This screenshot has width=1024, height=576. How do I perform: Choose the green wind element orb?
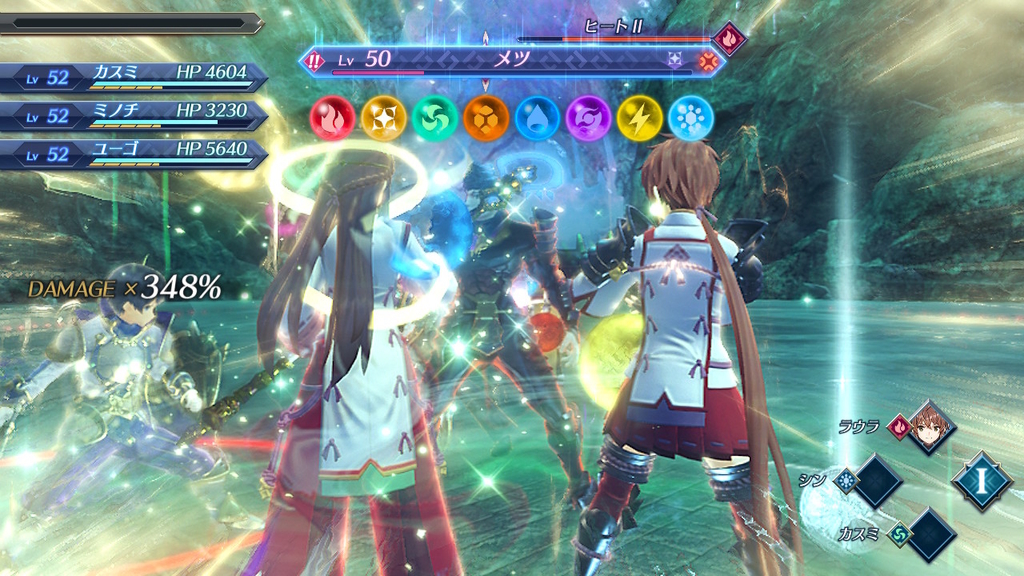433,118
